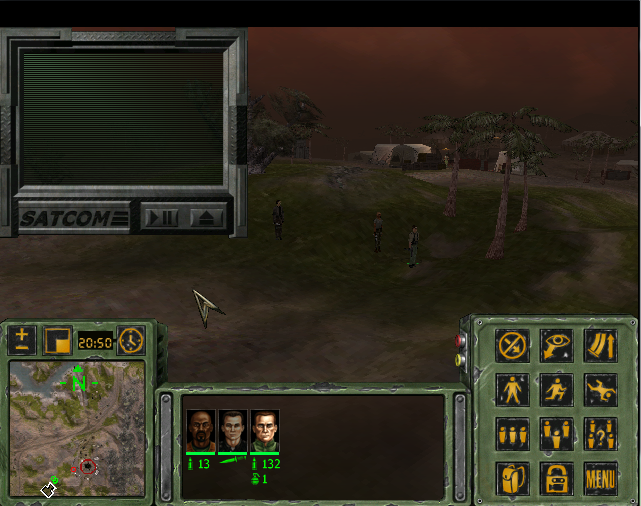Click the SATCOM play/pause button
641x506 pixels.
point(160,217)
